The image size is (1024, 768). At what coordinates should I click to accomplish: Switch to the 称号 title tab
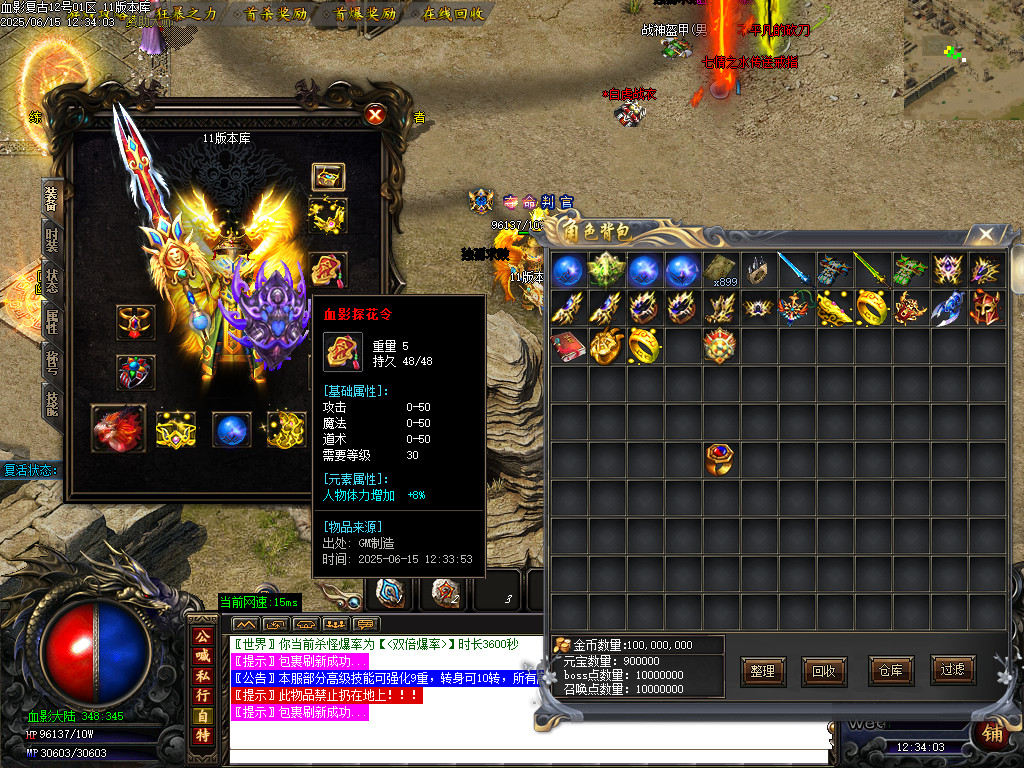pos(52,362)
